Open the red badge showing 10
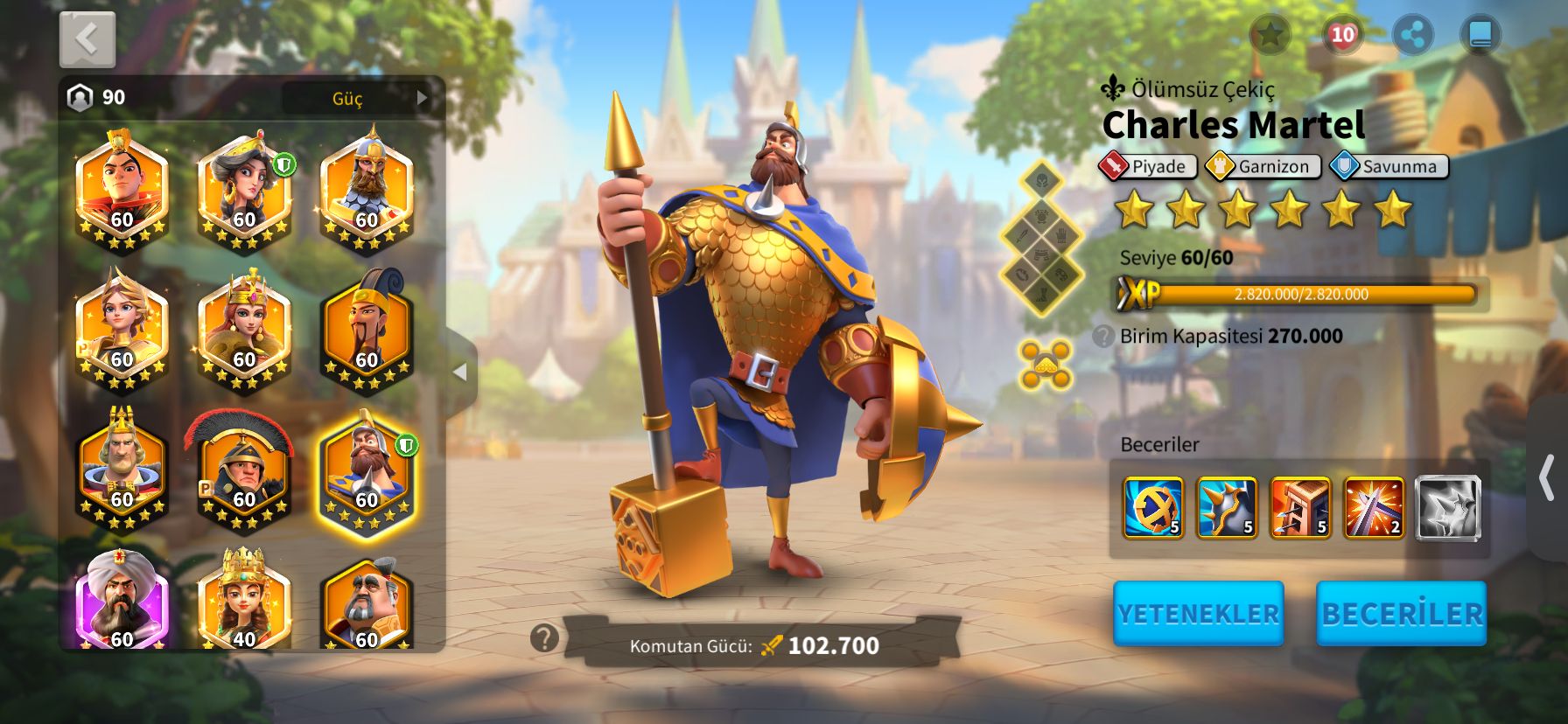The image size is (1568, 724). (1341, 35)
